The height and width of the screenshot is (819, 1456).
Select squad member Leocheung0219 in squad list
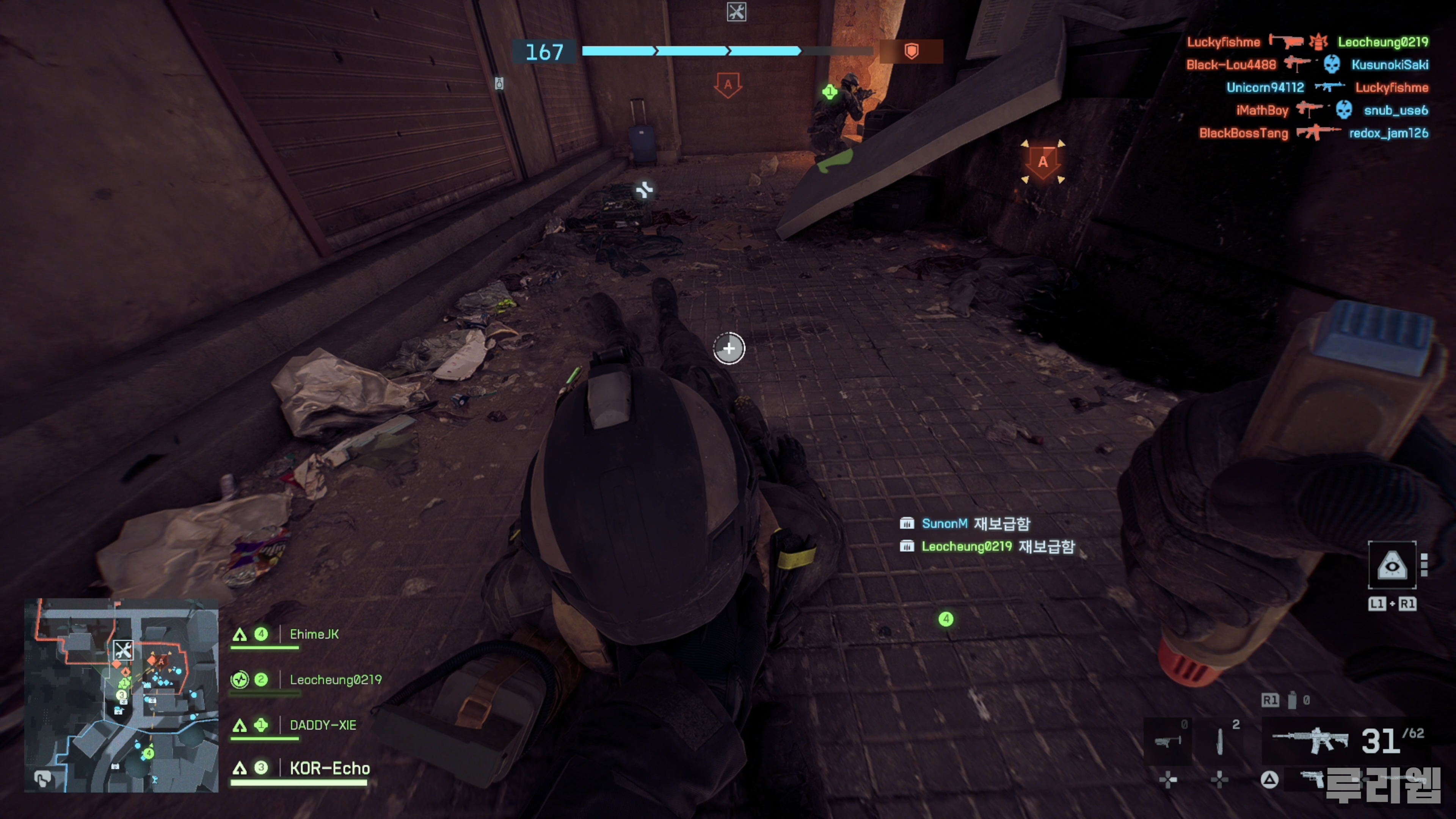(x=335, y=679)
